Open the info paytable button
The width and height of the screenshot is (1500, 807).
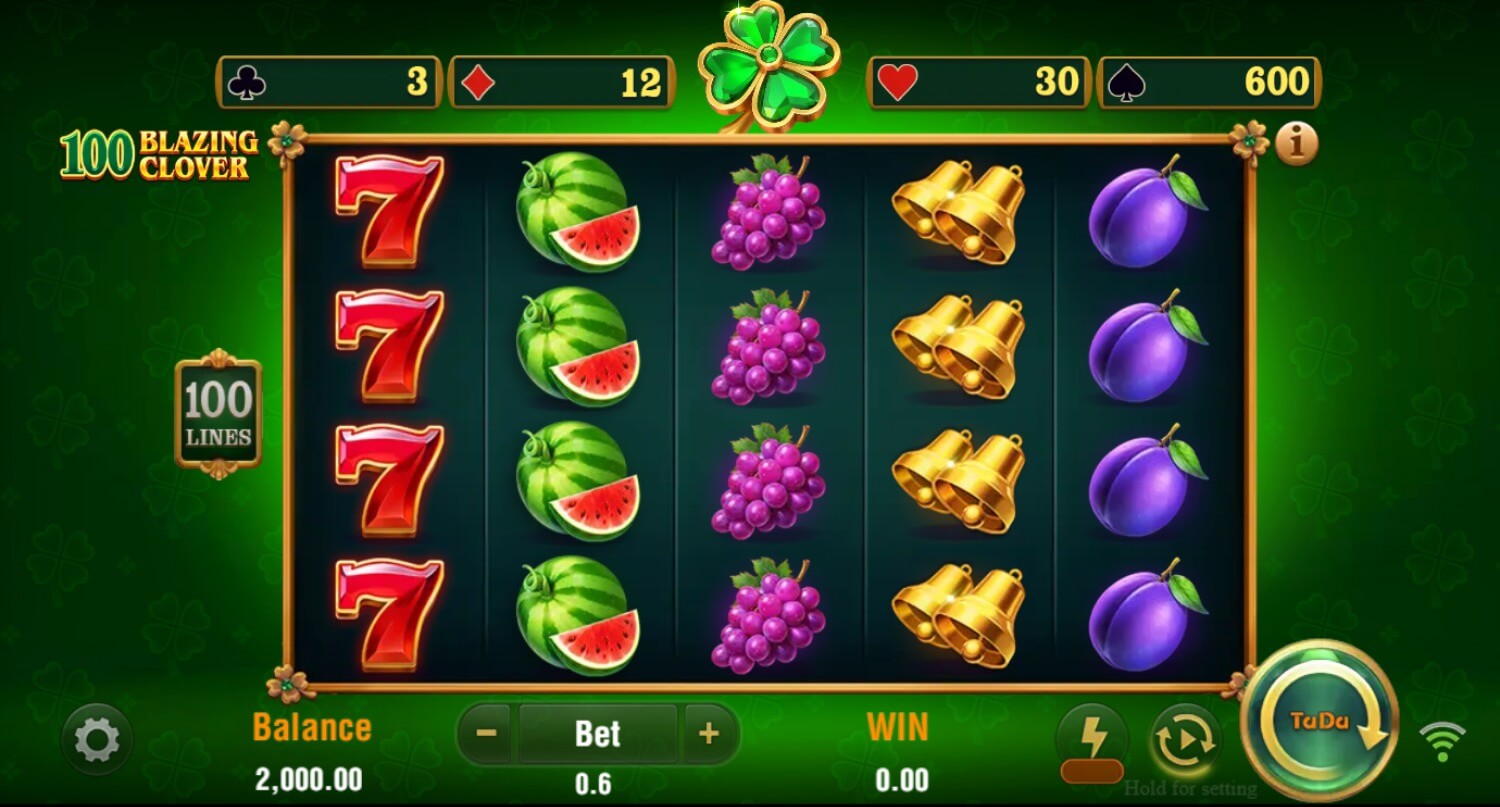tap(1297, 145)
